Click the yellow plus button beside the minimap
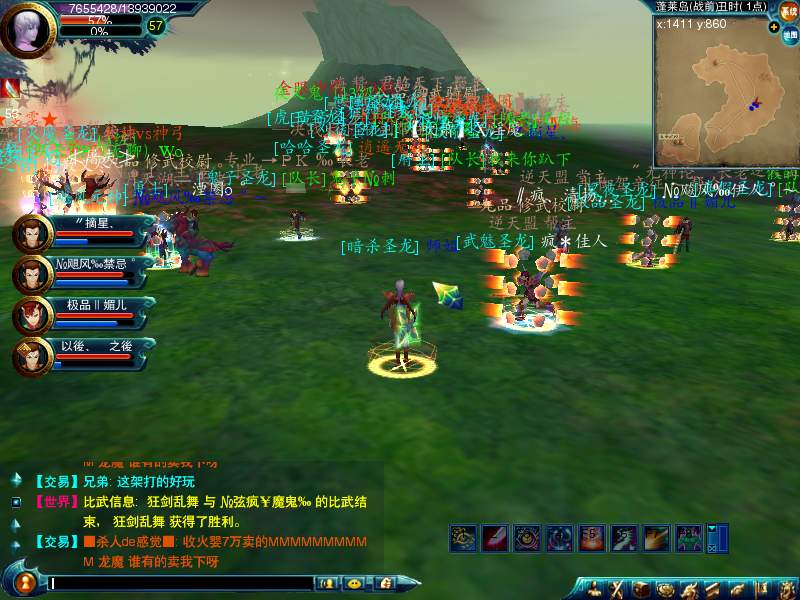 [x=774, y=27]
